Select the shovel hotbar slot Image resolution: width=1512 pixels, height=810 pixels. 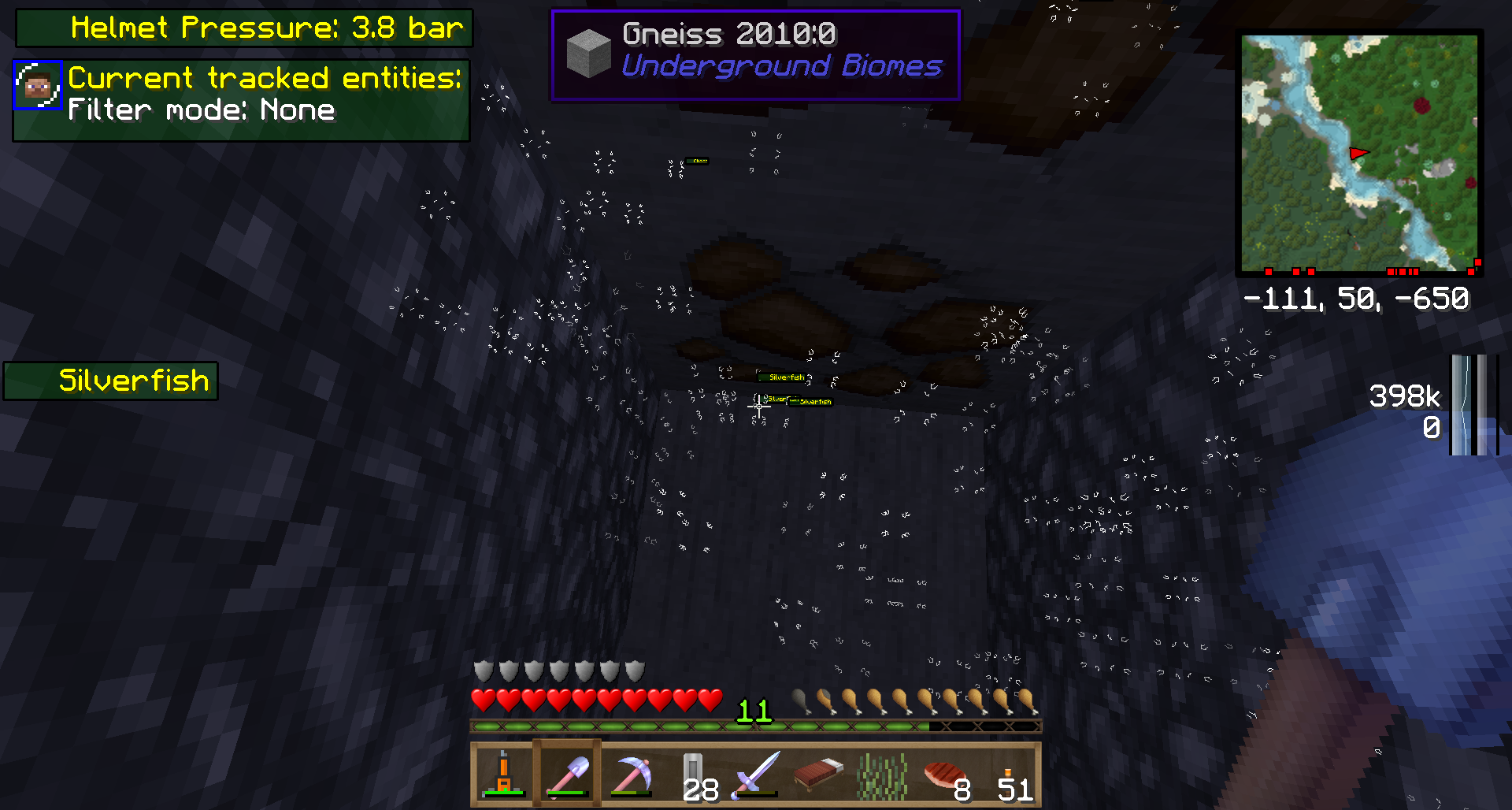click(567, 774)
